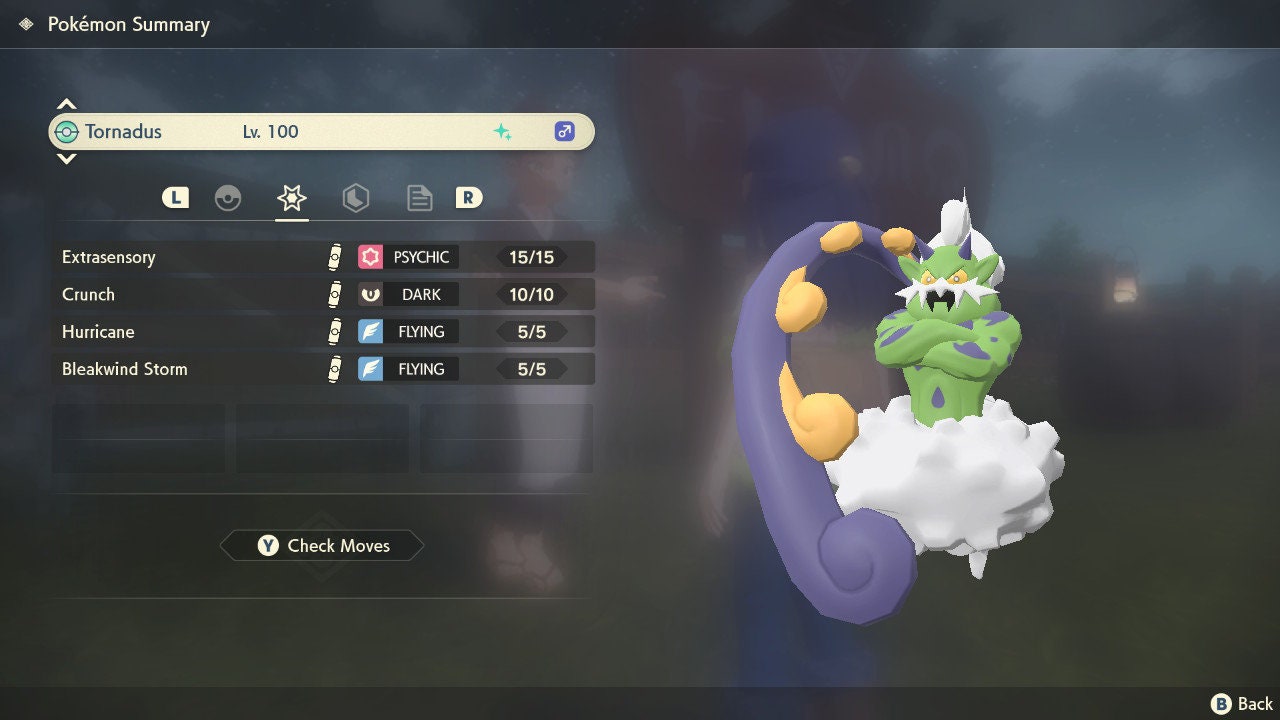Open the moves tab with star icon

pos(291,198)
